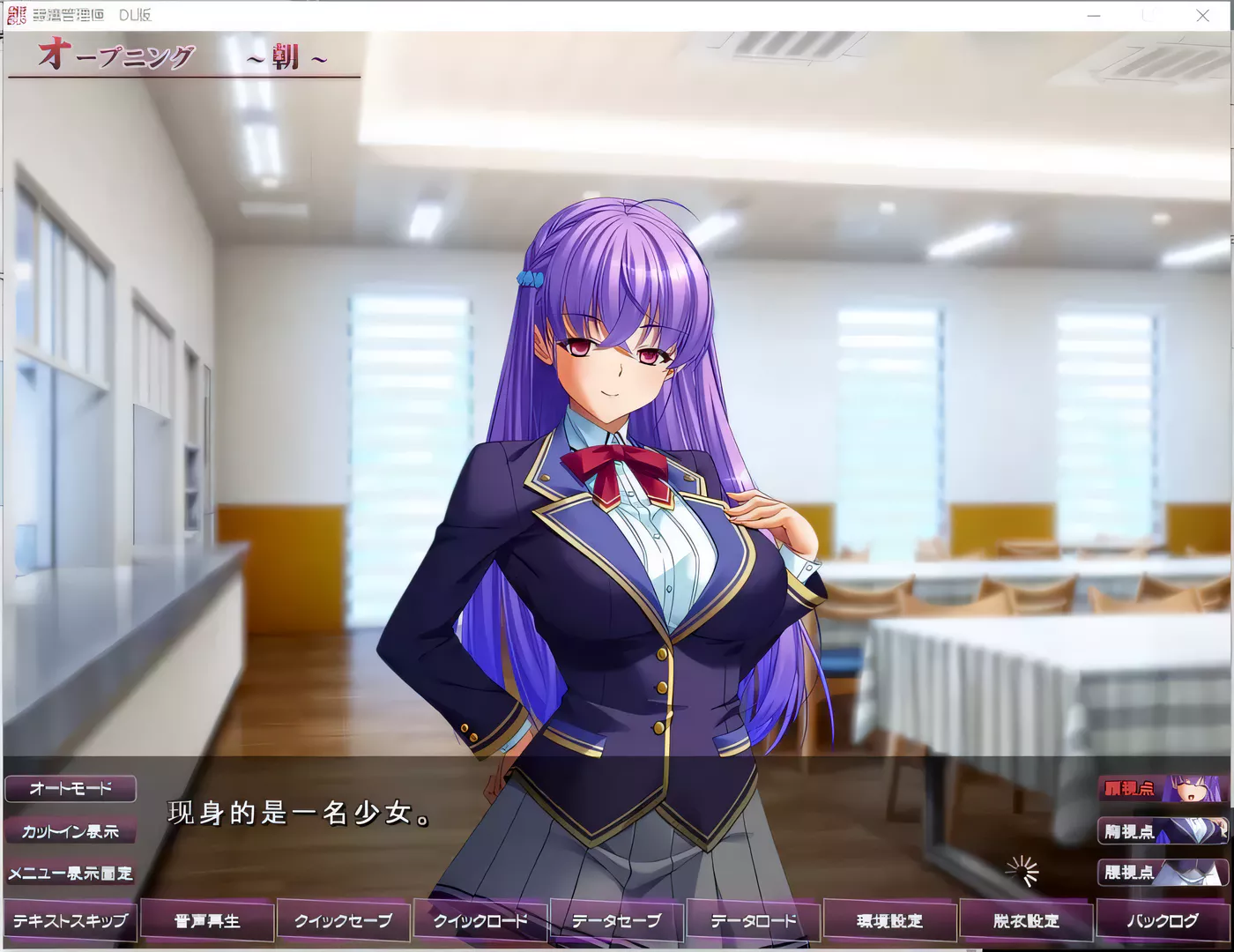Replay voice with 音声再生 button
This screenshot has width=1234, height=952.
(206, 919)
